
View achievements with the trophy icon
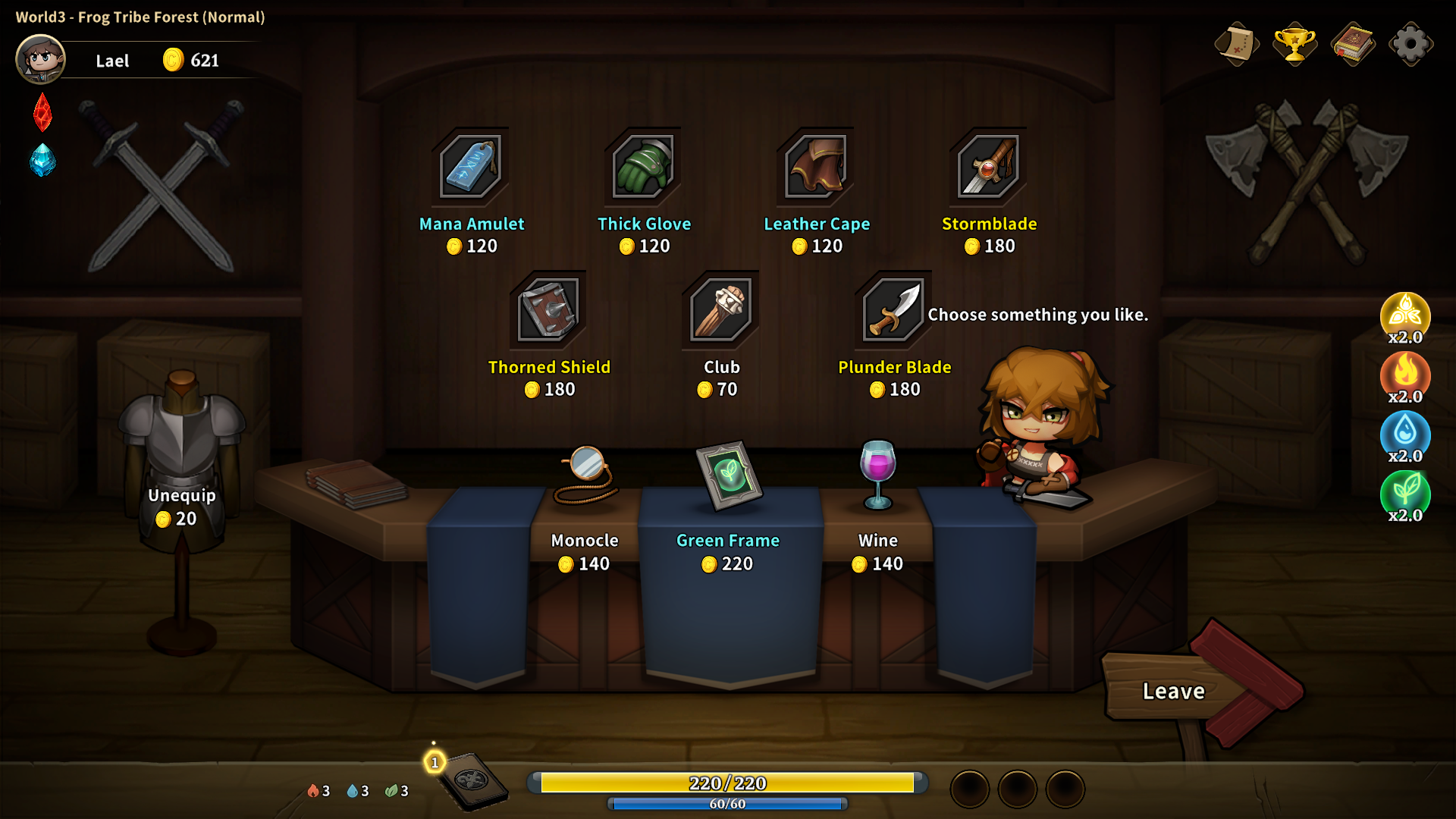pos(1294,44)
